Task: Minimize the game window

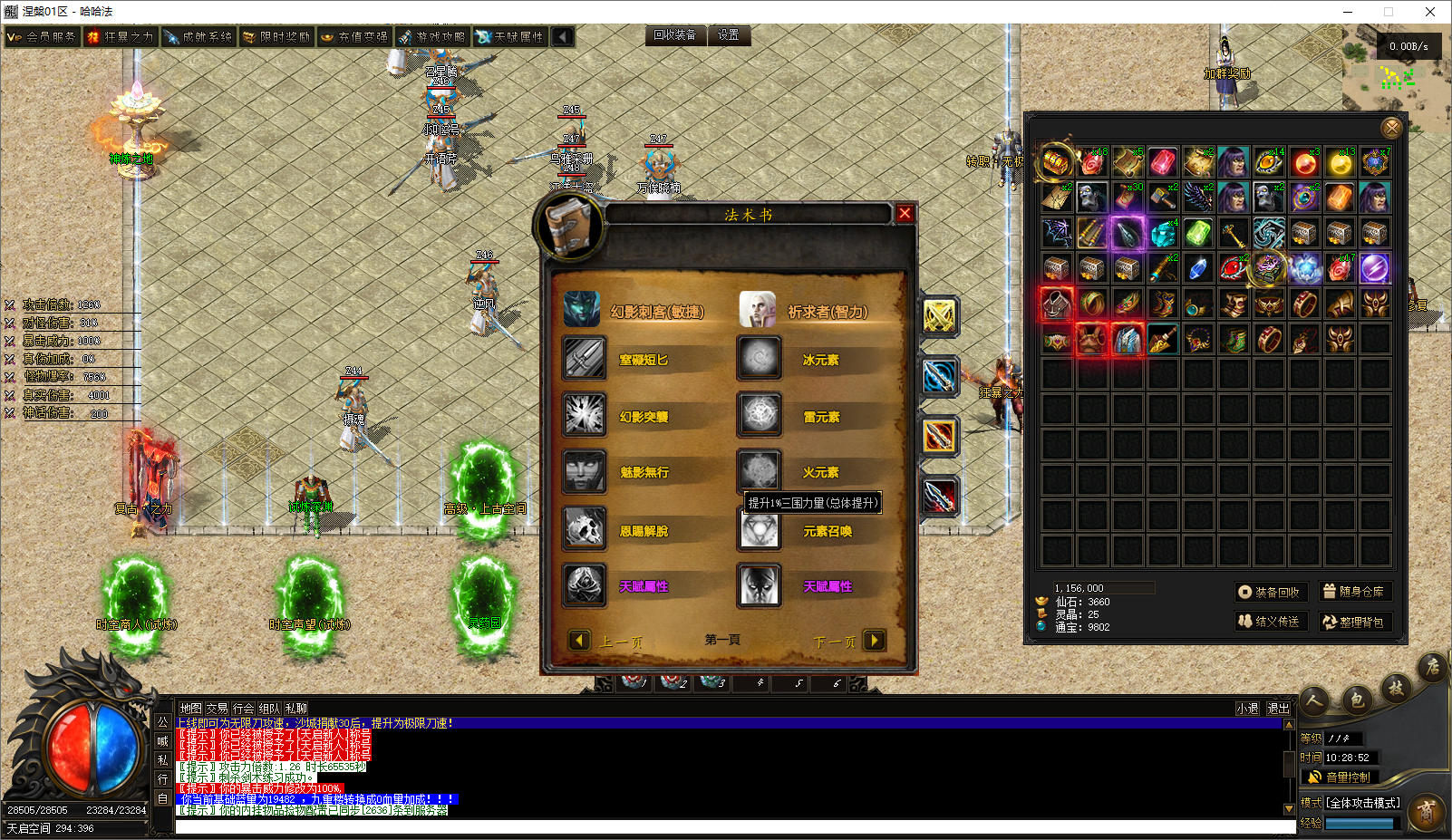Action: (1348, 12)
